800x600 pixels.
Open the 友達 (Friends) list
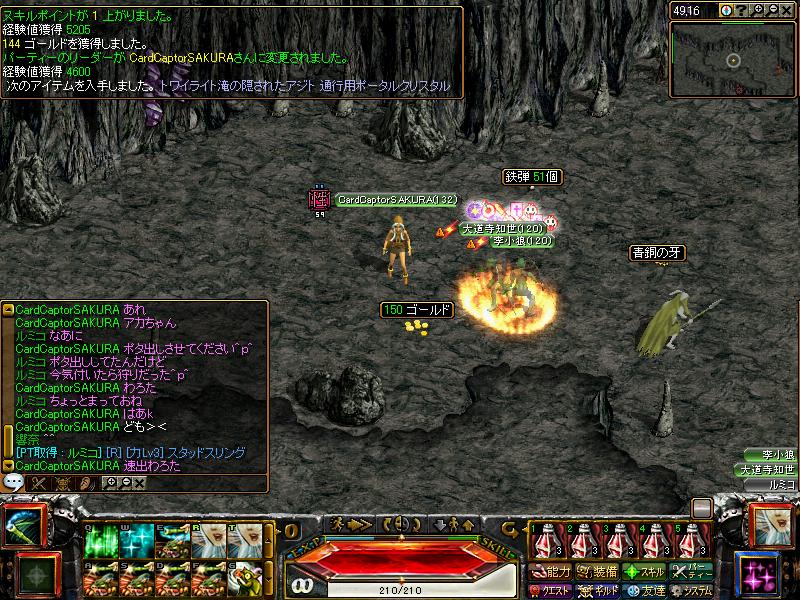[643, 590]
